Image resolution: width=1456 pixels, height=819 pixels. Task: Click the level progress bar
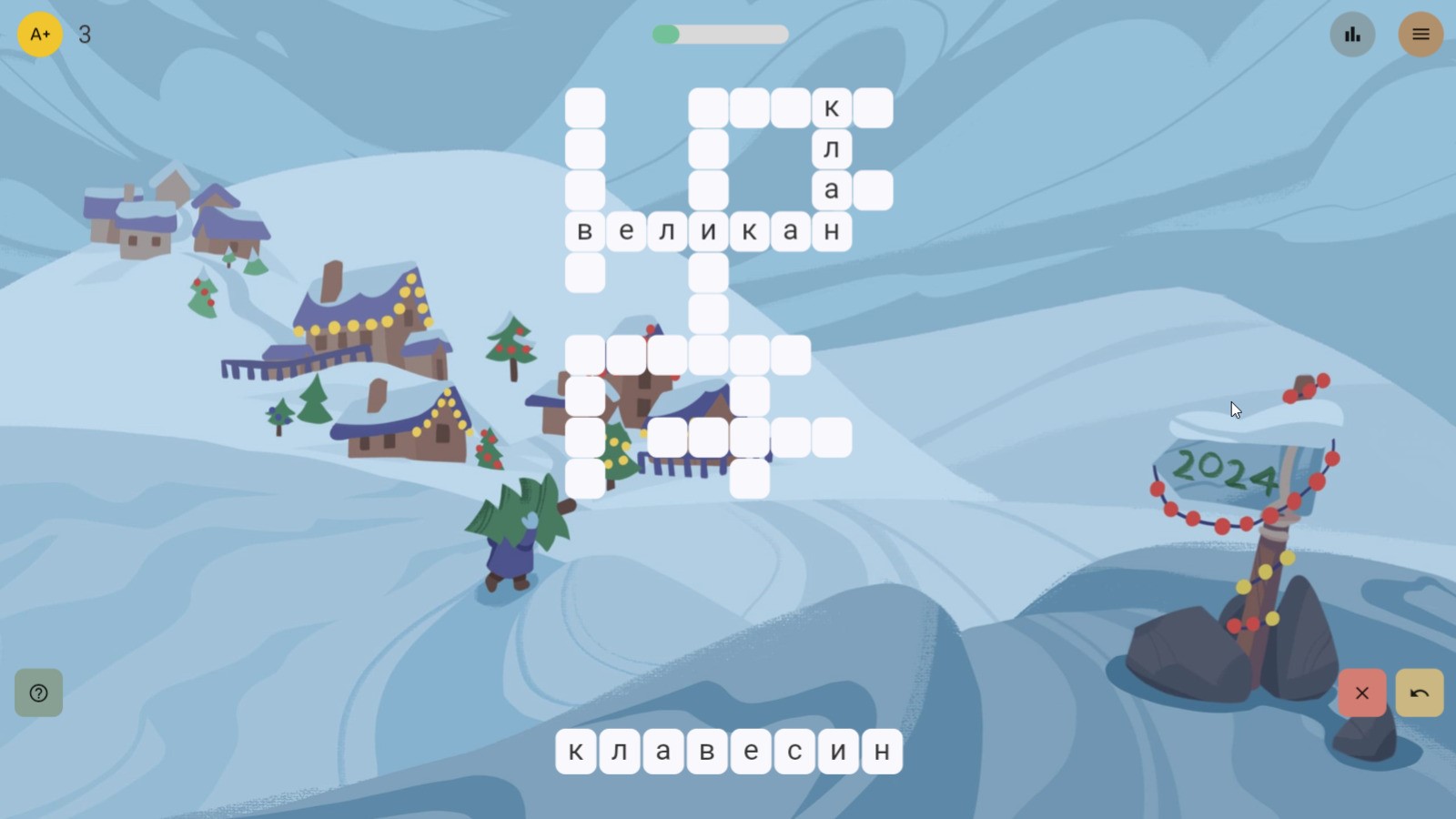coord(719,35)
